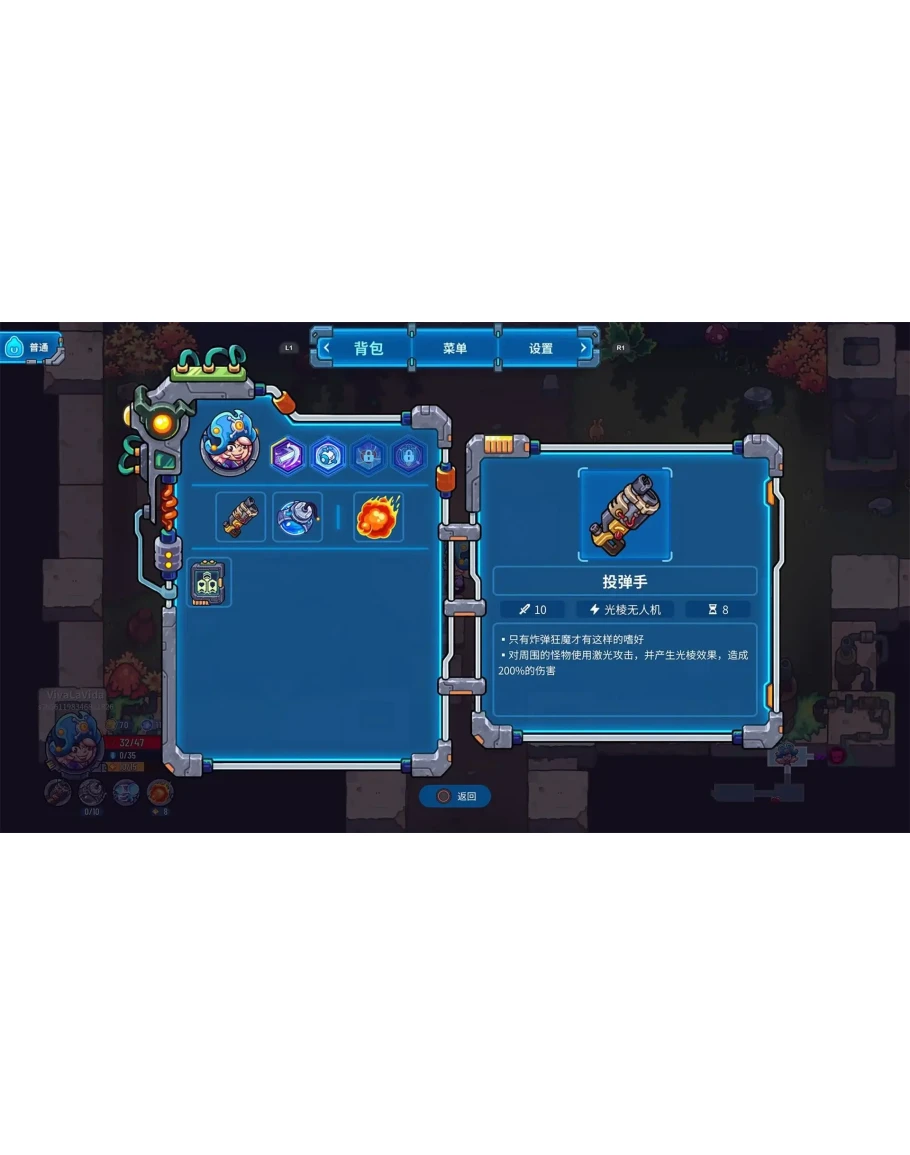This screenshot has width=910, height=1155.
Task: Open the green chip module item
Action: [210, 582]
